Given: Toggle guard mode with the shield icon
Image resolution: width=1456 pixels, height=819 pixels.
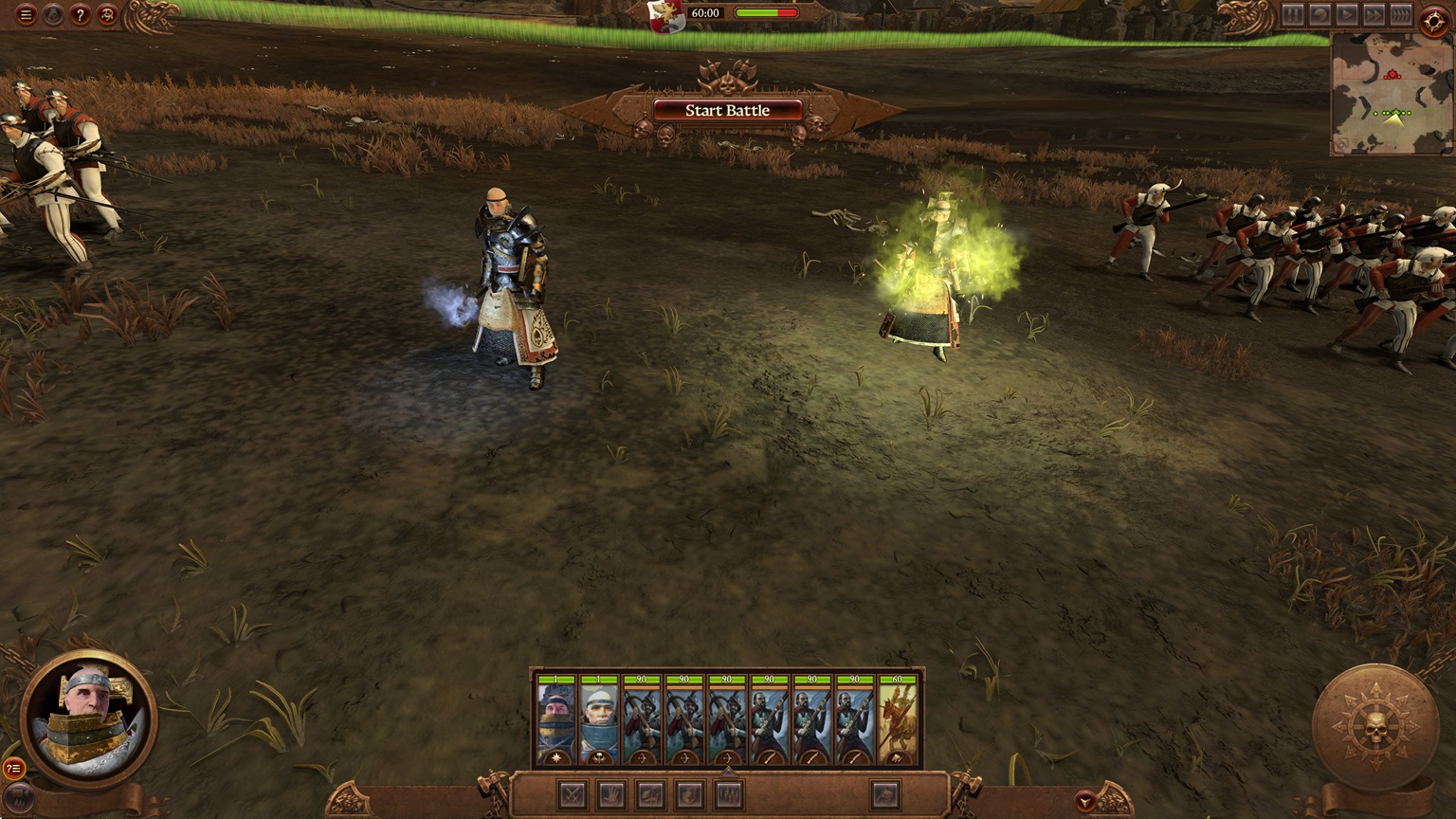Looking at the screenshot, I should pos(689,792).
